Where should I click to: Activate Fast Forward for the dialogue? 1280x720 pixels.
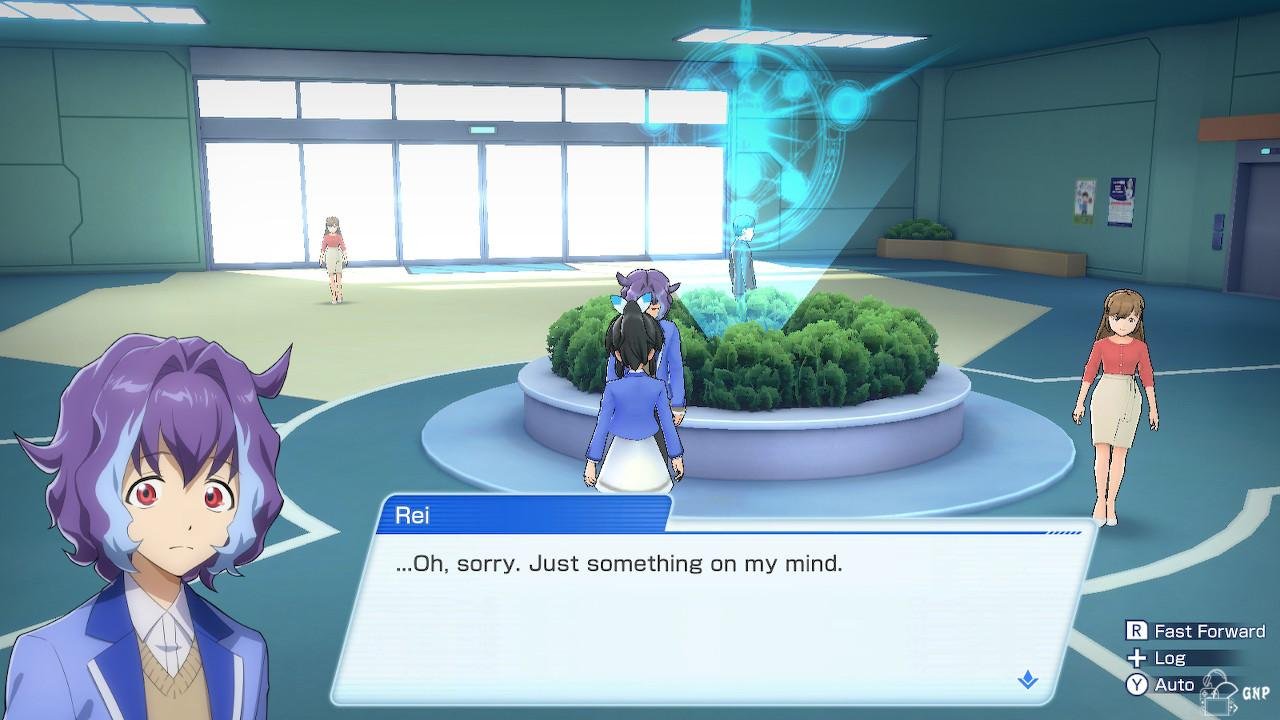click(x=1196, y=631)
